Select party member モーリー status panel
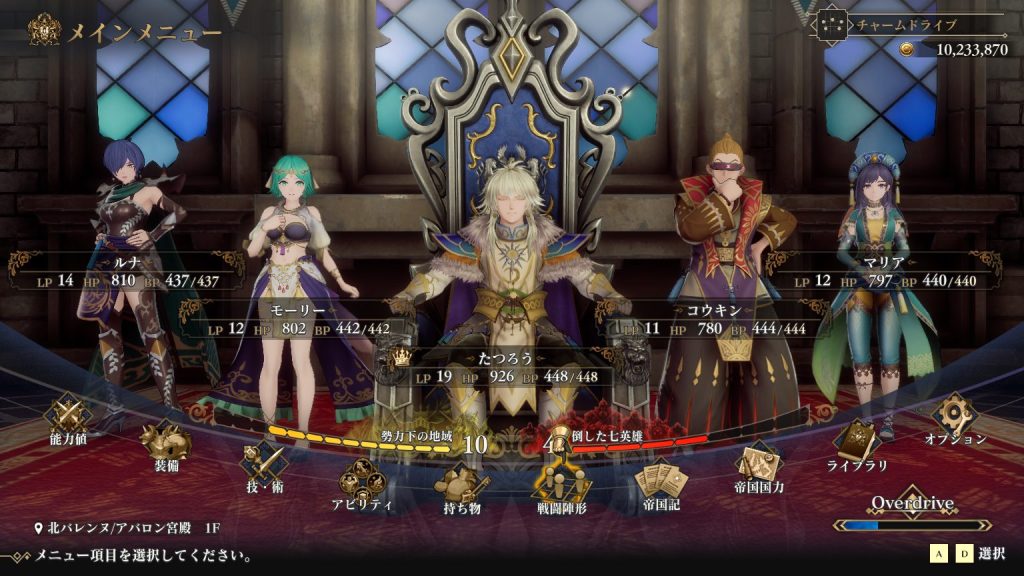Viewport: 1024px width, 576px height. coord(294,319)
